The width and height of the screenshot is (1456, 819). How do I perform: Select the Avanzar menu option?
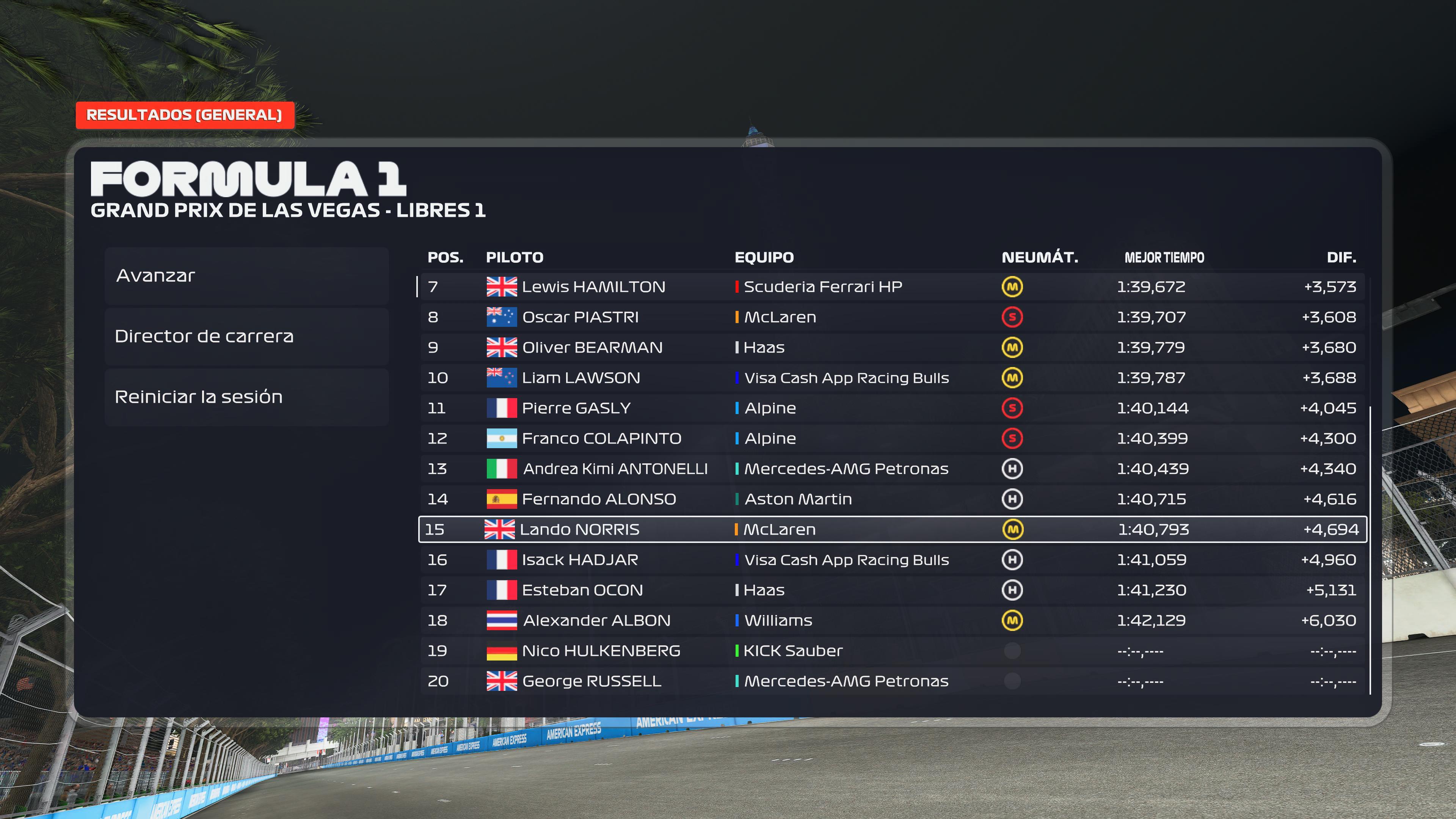[x=246, y=276]
